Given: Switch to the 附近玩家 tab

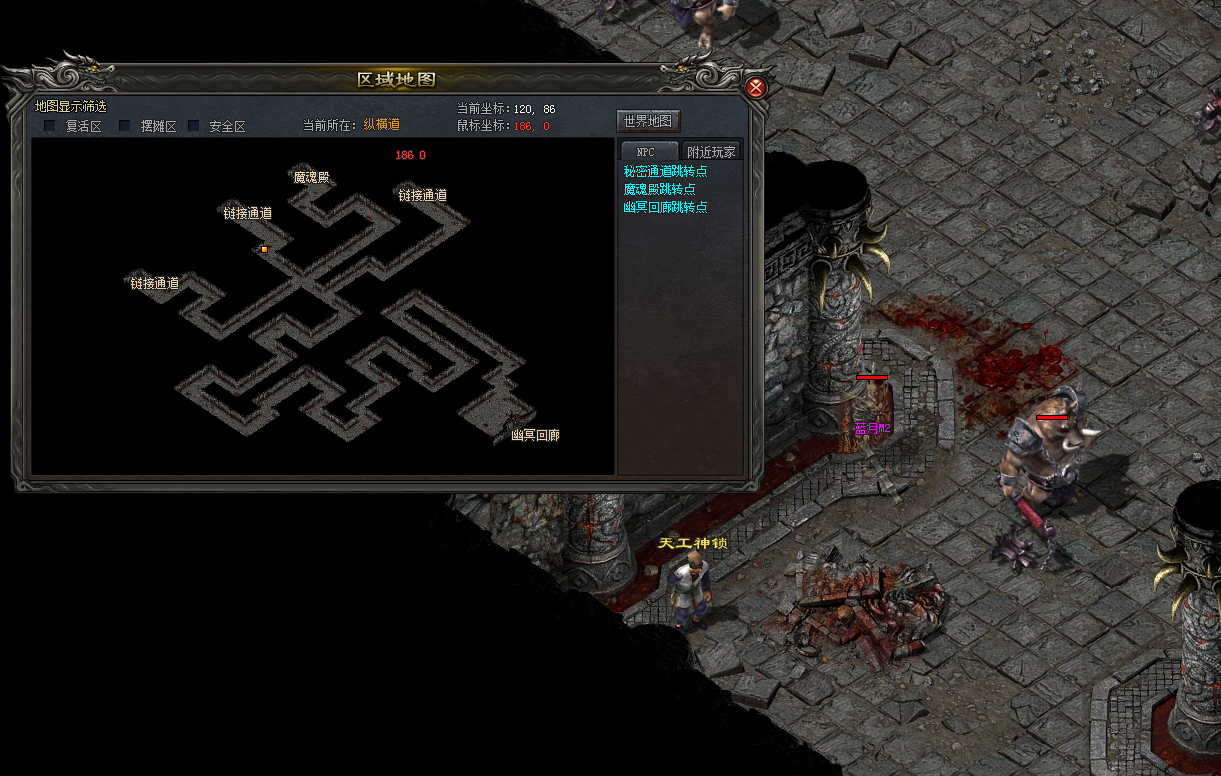Looking at the screenshot, I should coord(711,152).
